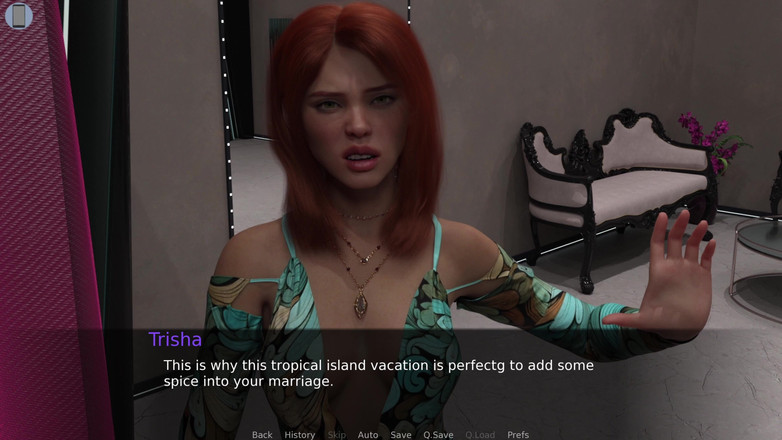782x440 pixels.
Task: Quick load with Q.Load
Action: tap(480, 435)
